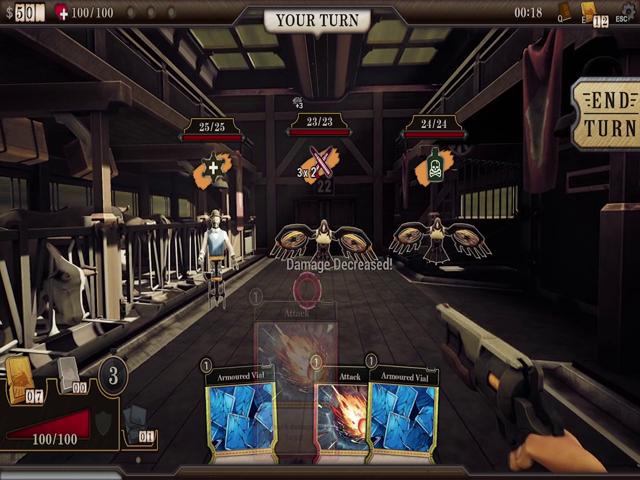640x480 pixels.
Task: Select the leftmost Armoured Vial card
Action: 240,417
